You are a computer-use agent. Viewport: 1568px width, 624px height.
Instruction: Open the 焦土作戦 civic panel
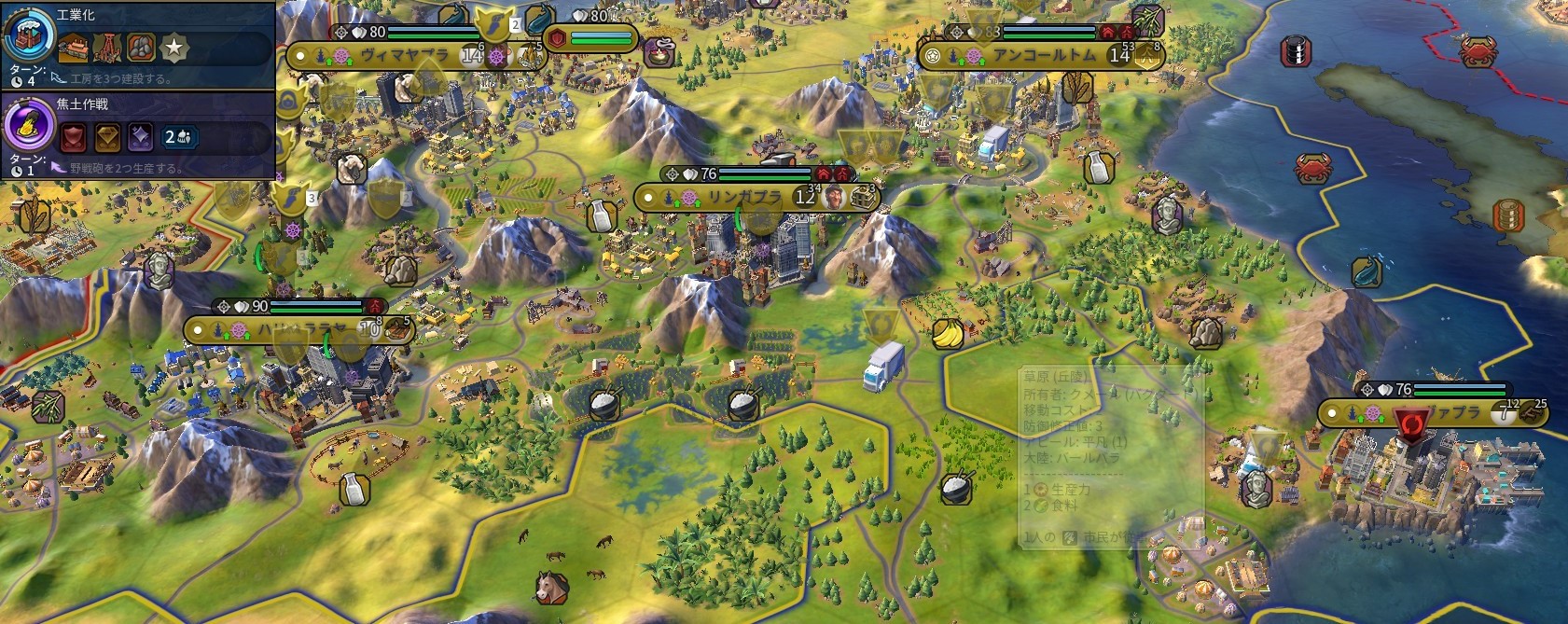coord(26,127)
